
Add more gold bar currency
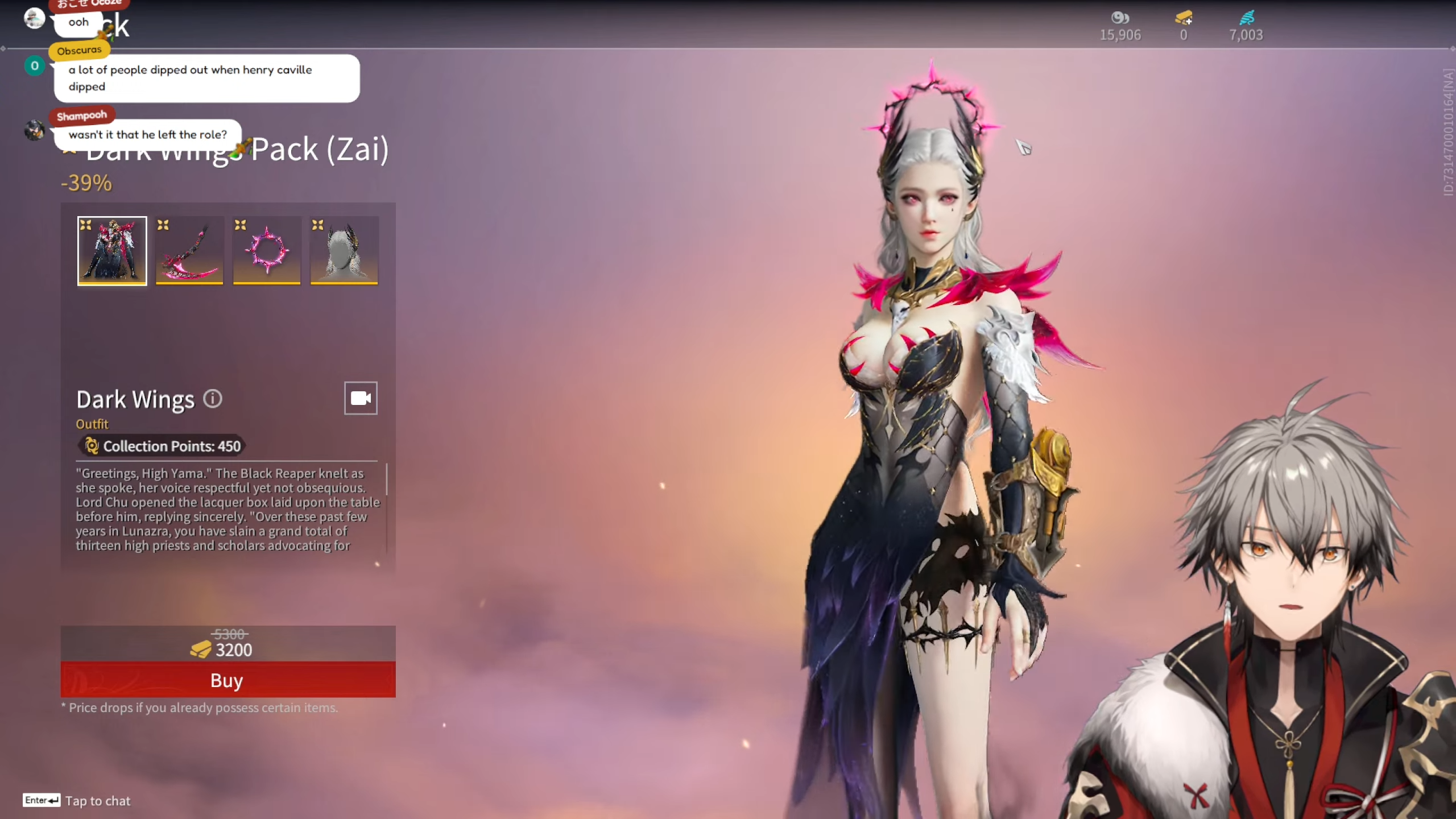pyautogui.click(x=1184, y=19)
